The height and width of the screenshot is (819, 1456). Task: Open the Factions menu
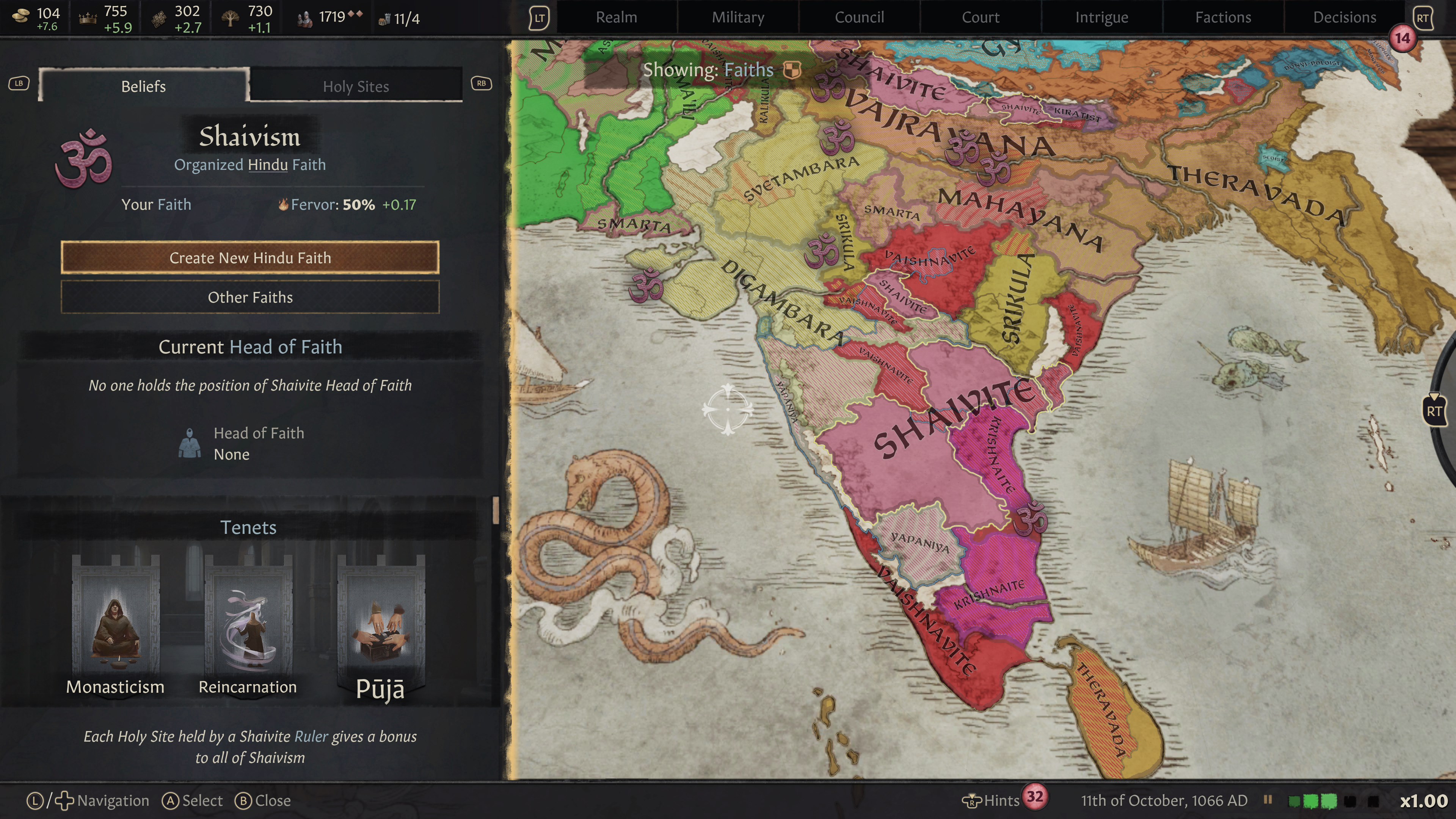pos(1222,17)
